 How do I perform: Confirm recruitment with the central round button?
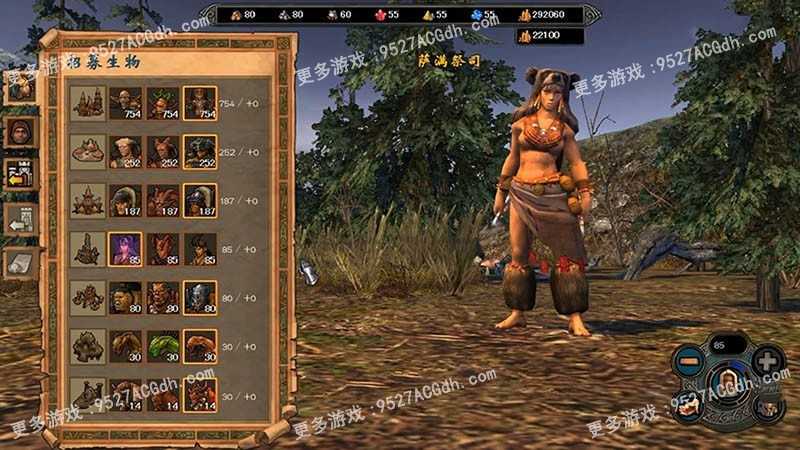point(727,384)
